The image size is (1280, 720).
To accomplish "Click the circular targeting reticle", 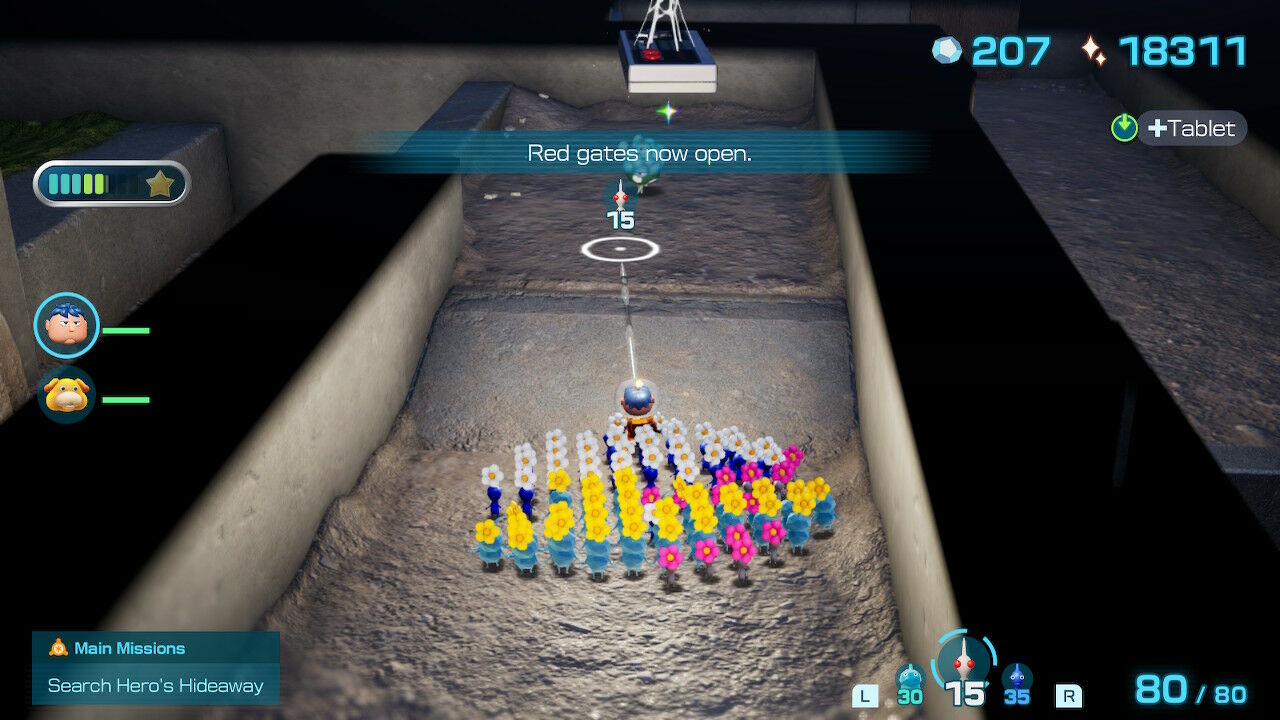I will pos(621,249).
